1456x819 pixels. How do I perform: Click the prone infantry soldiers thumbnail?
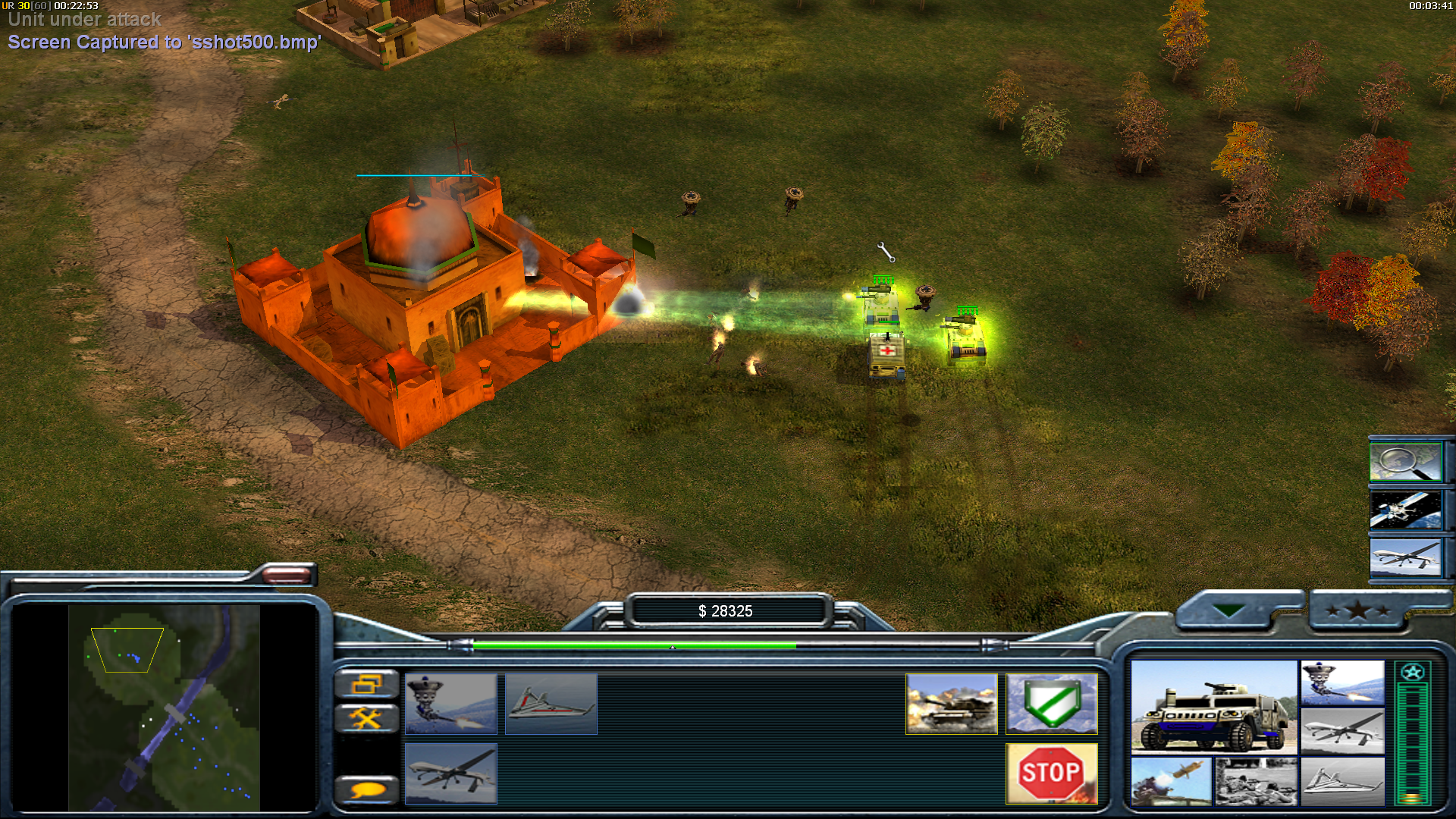coord(1257,781)
